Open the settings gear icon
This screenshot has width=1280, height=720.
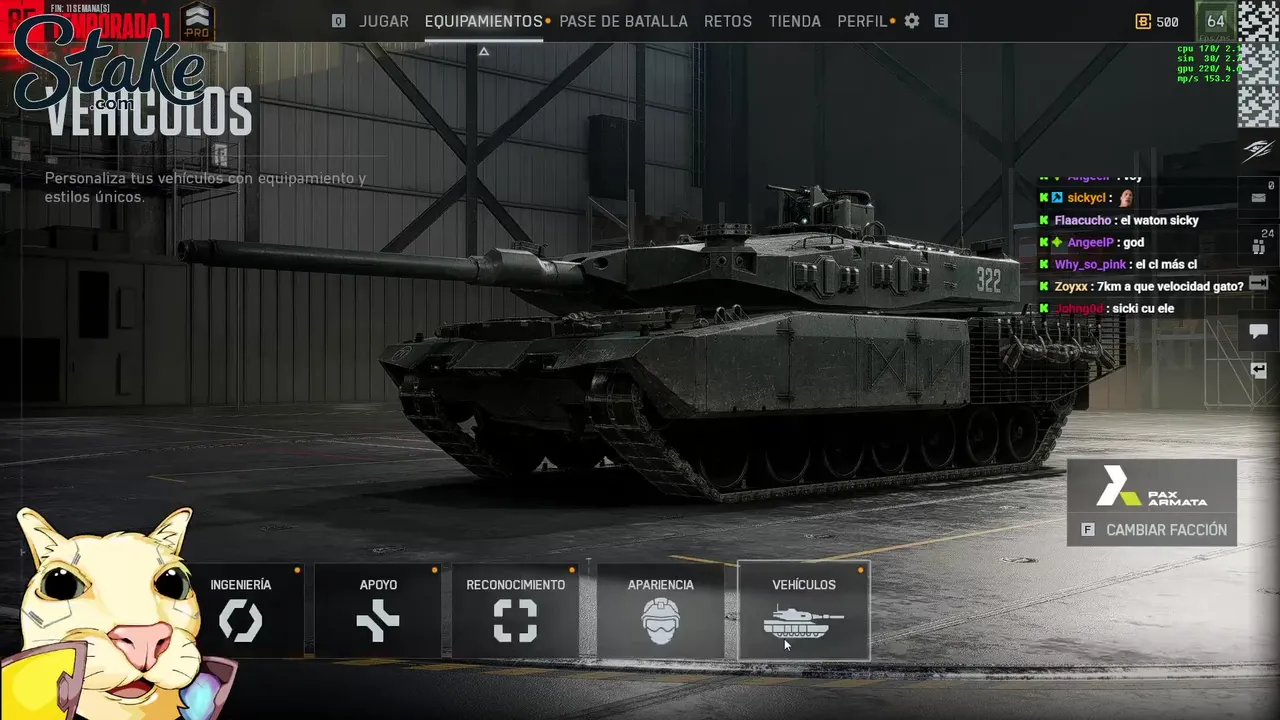point(912,21)
